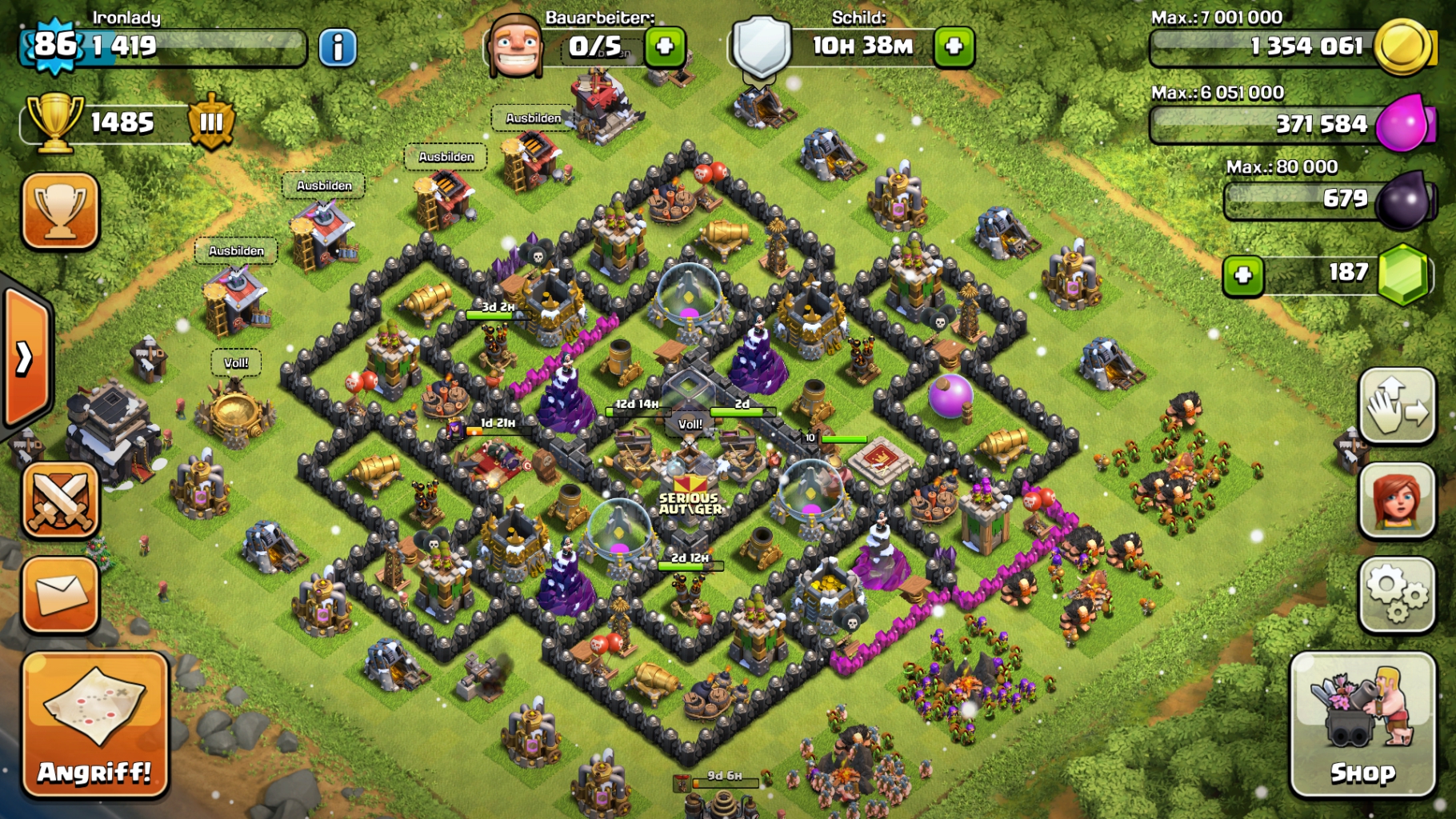Tap the pink elixir drop icon

click(x=1404, y=124)
